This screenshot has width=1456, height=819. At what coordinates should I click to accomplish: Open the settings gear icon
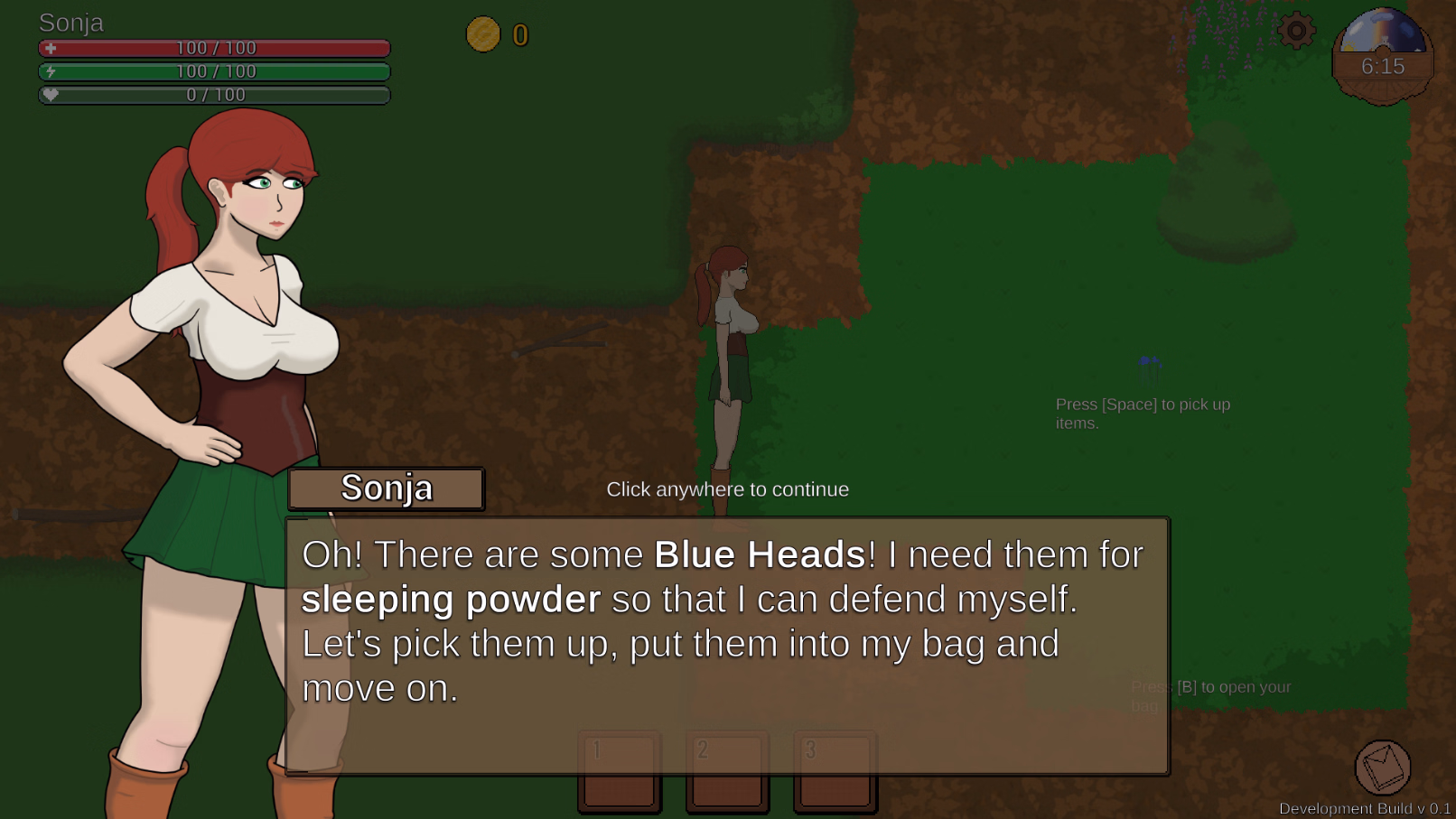(1295, 29)
